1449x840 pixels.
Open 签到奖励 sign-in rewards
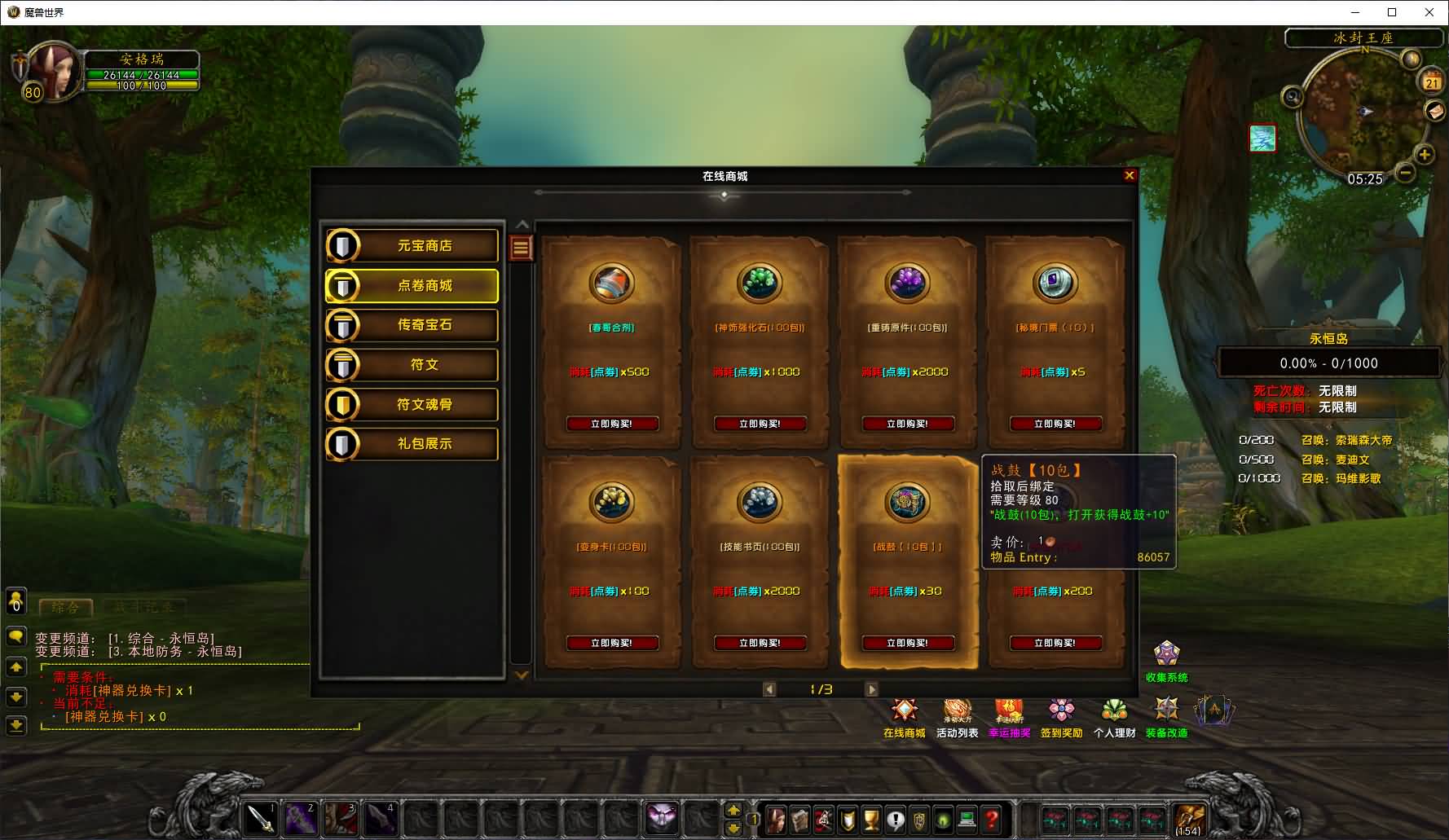tap(1061, 717)
